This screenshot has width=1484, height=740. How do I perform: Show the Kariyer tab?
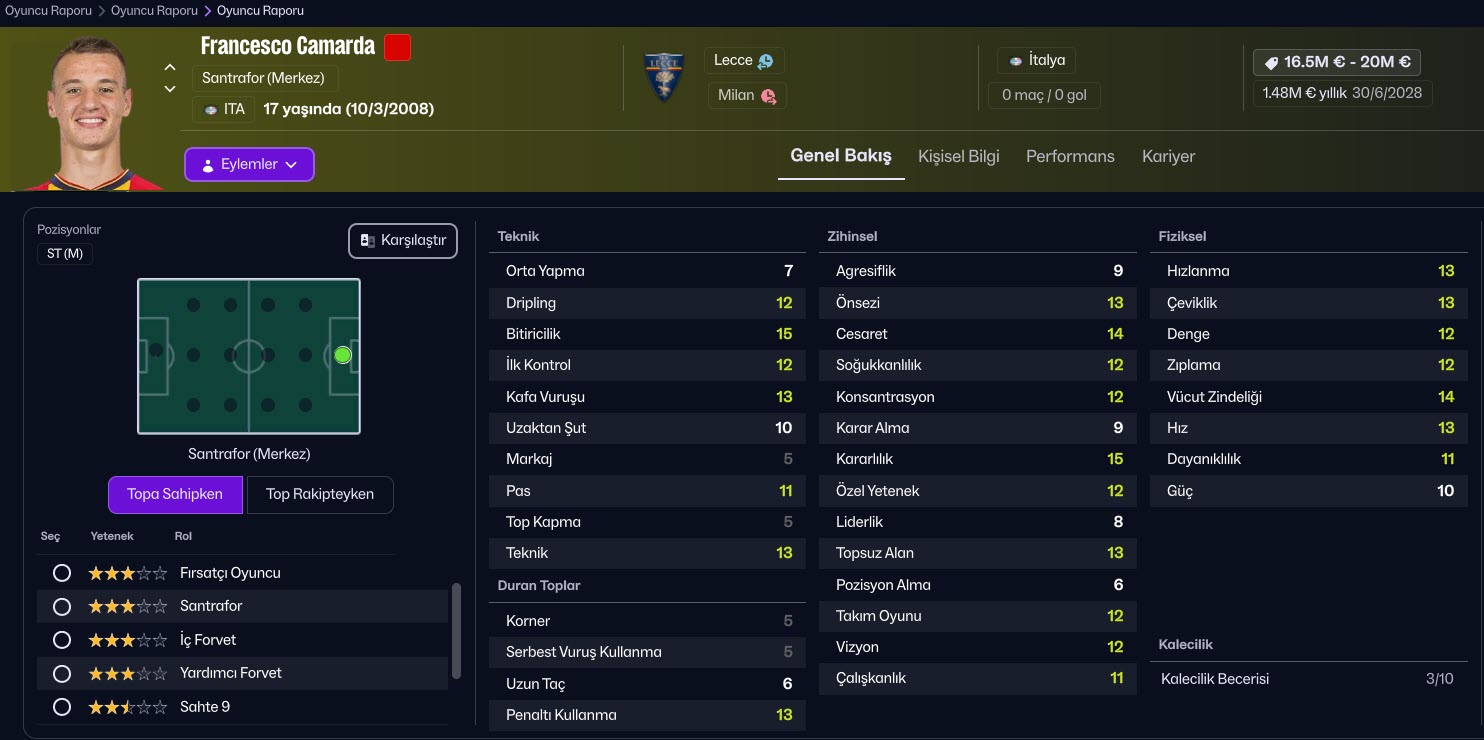[x=1168, y=156]
